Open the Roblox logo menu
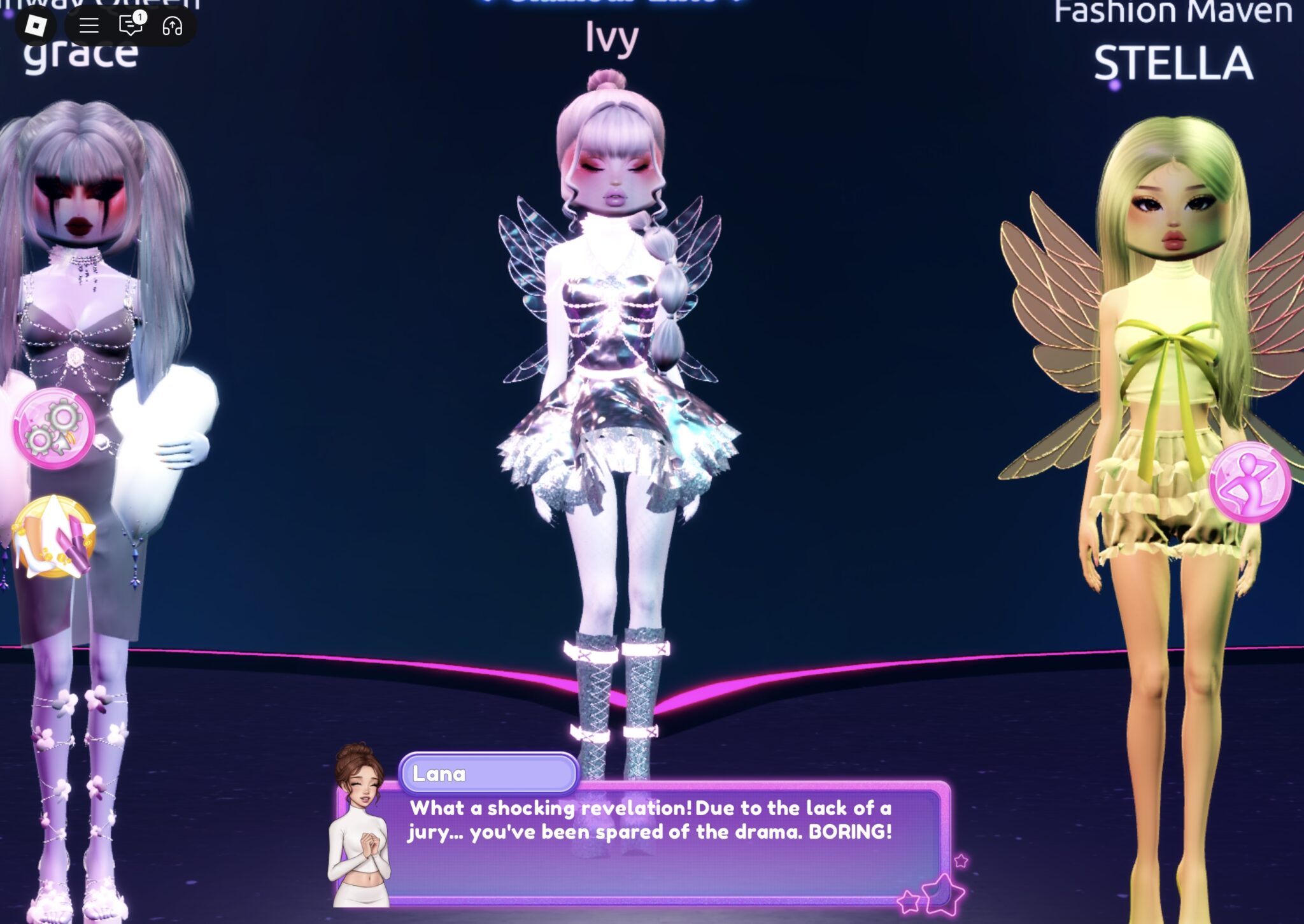Viewport: 1304px width, 924px height. pos(36,25)
